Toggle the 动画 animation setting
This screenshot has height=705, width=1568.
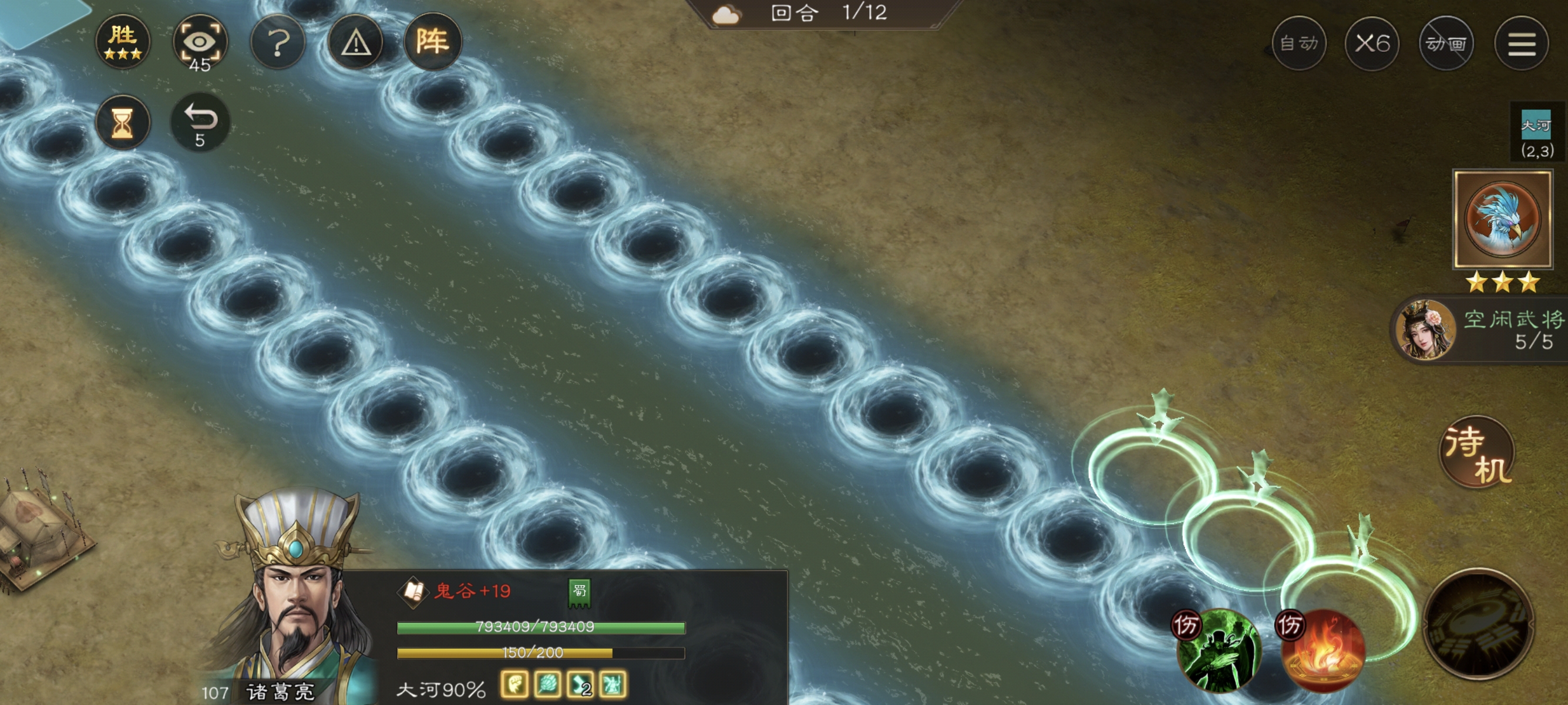tap(1446, 43)
